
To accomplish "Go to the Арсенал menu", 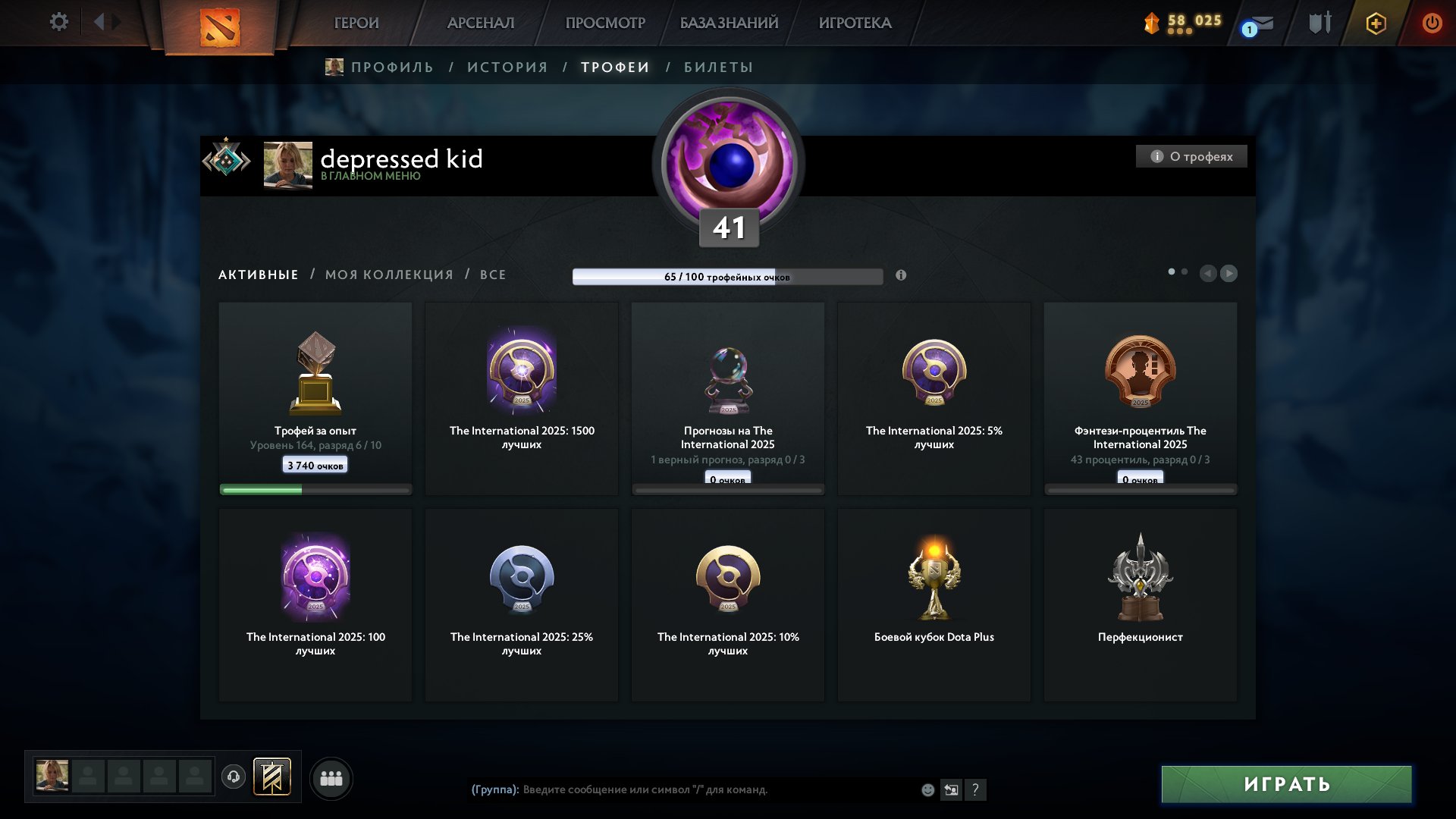I will (481, 23).
